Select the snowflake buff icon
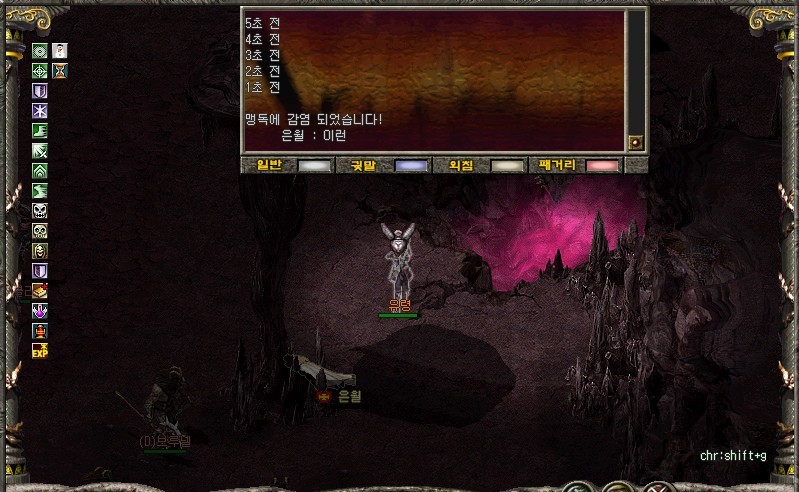 click(x=40, y=110)
